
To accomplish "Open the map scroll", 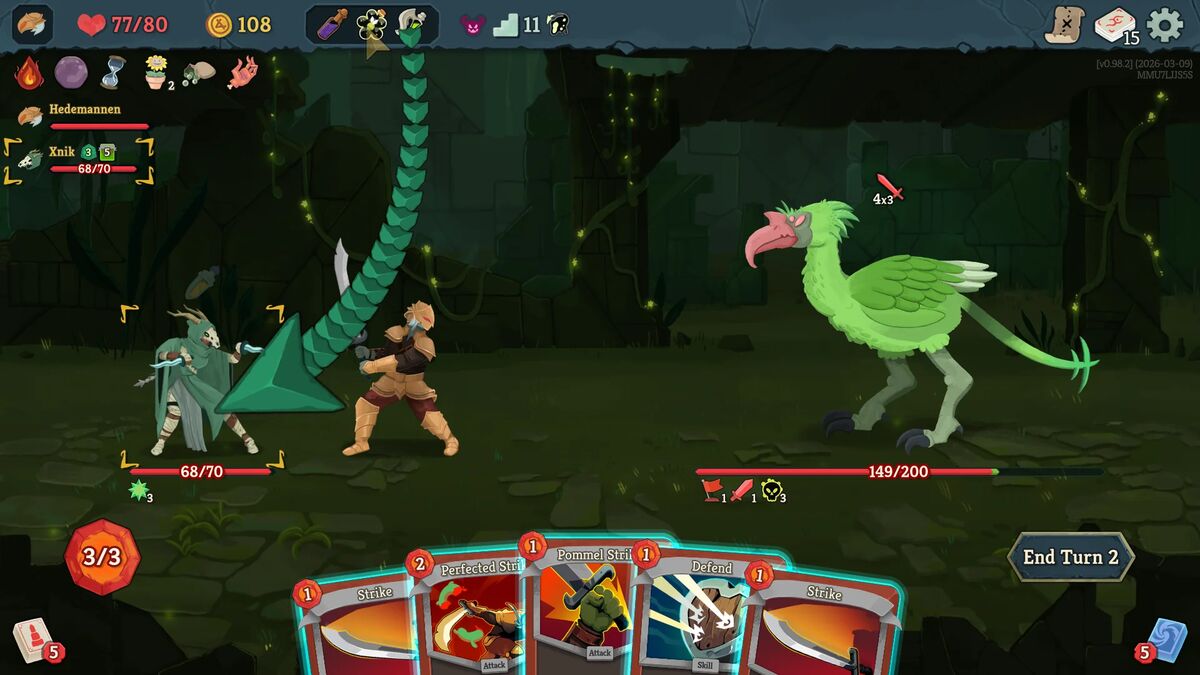I will (1064, 25).
